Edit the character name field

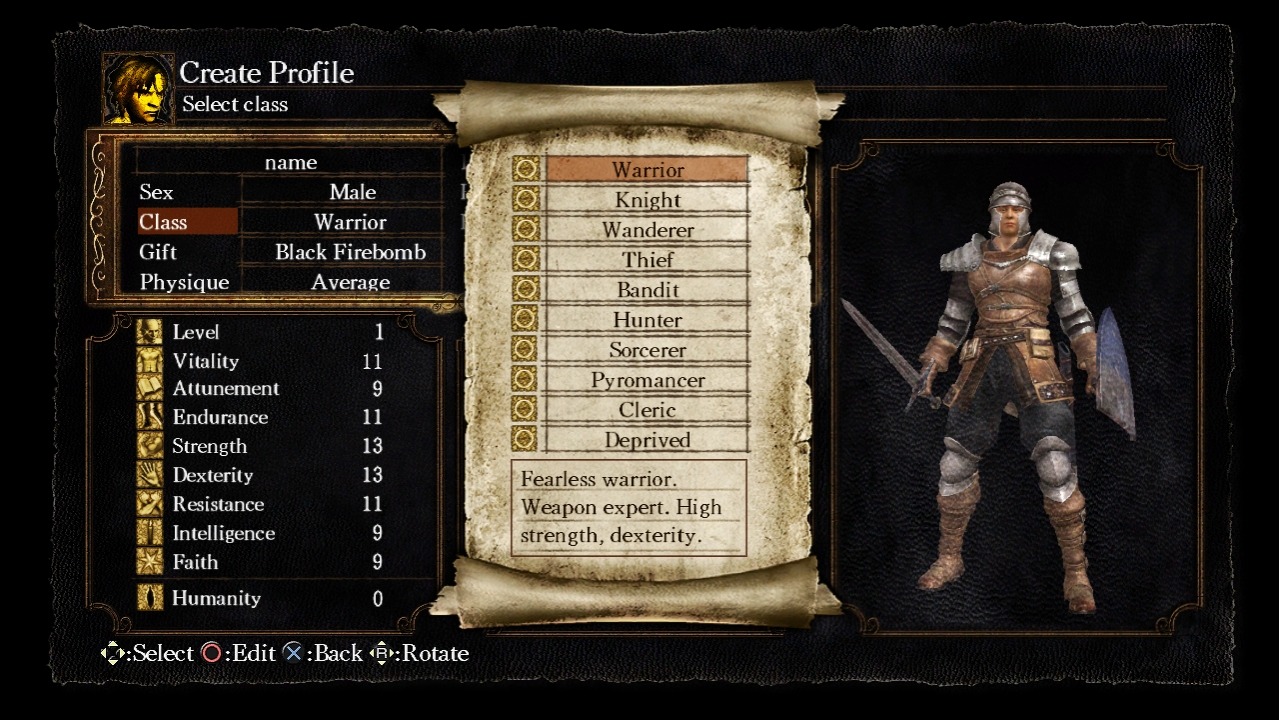coord(291,162)
